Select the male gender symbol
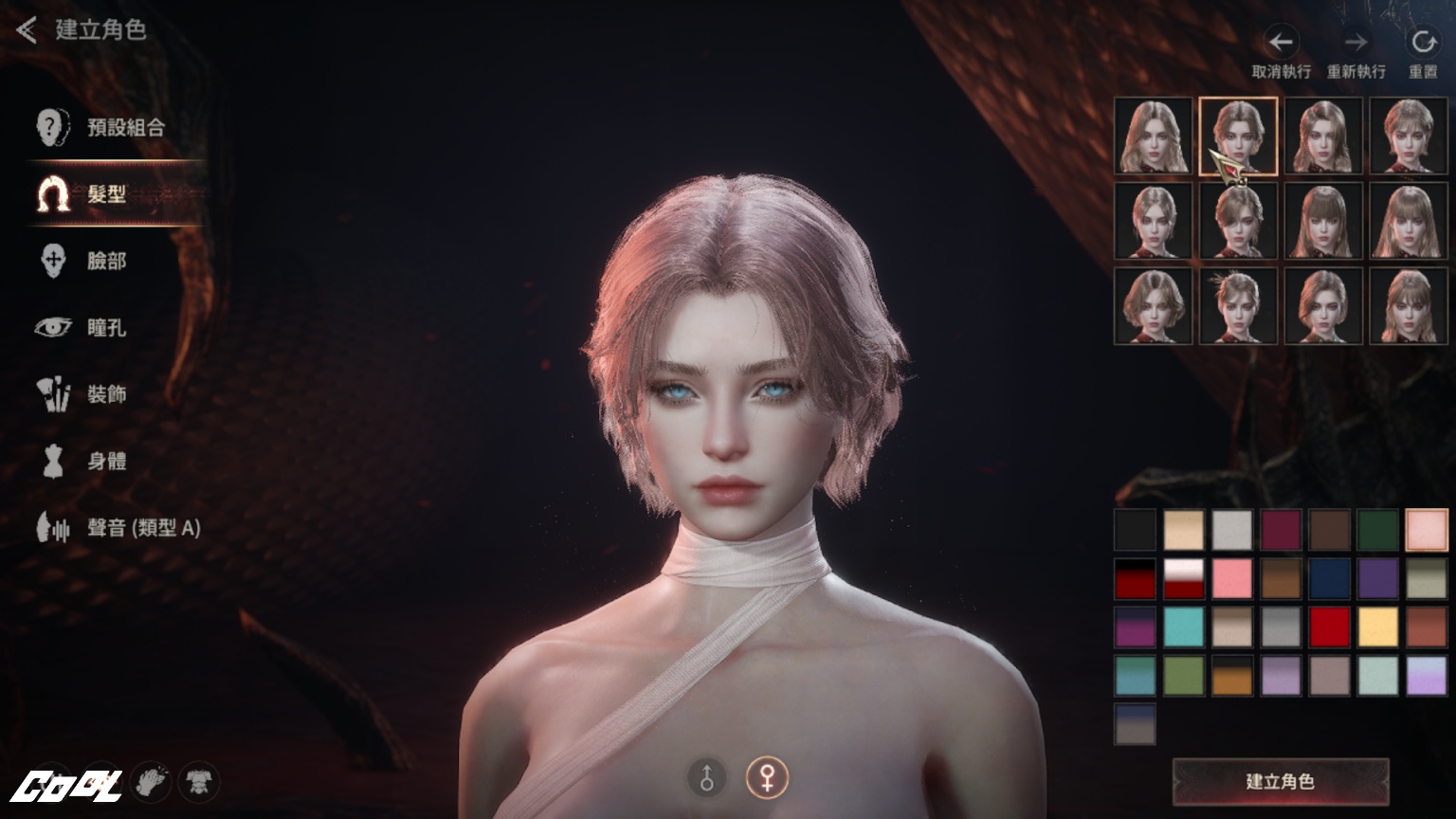The image size is (1456, 819). 706,778
